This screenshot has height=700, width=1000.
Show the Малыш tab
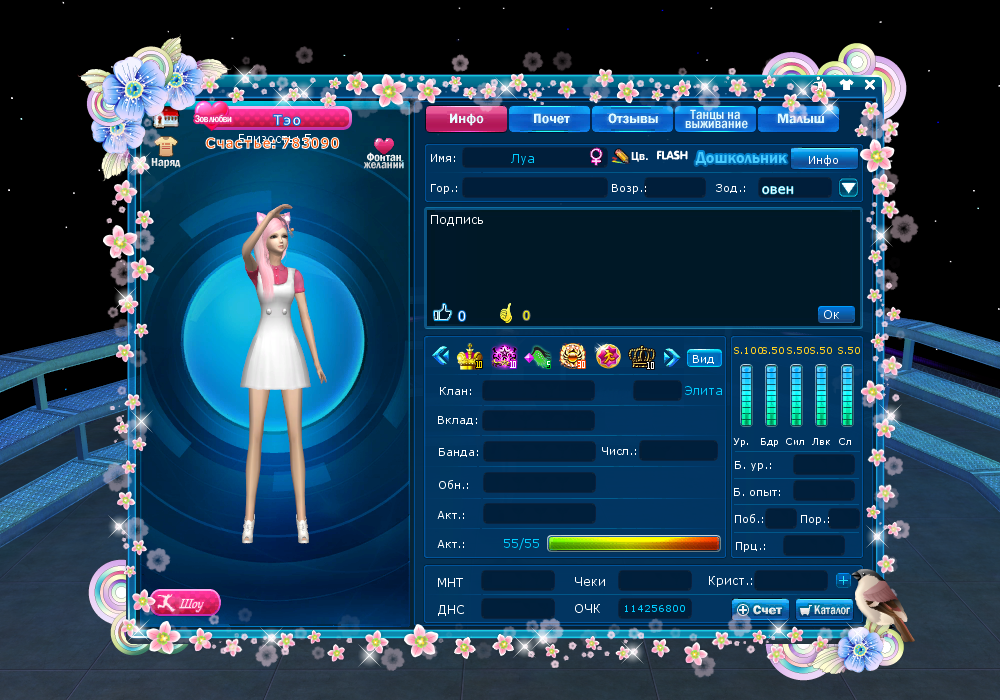[800, 119]
